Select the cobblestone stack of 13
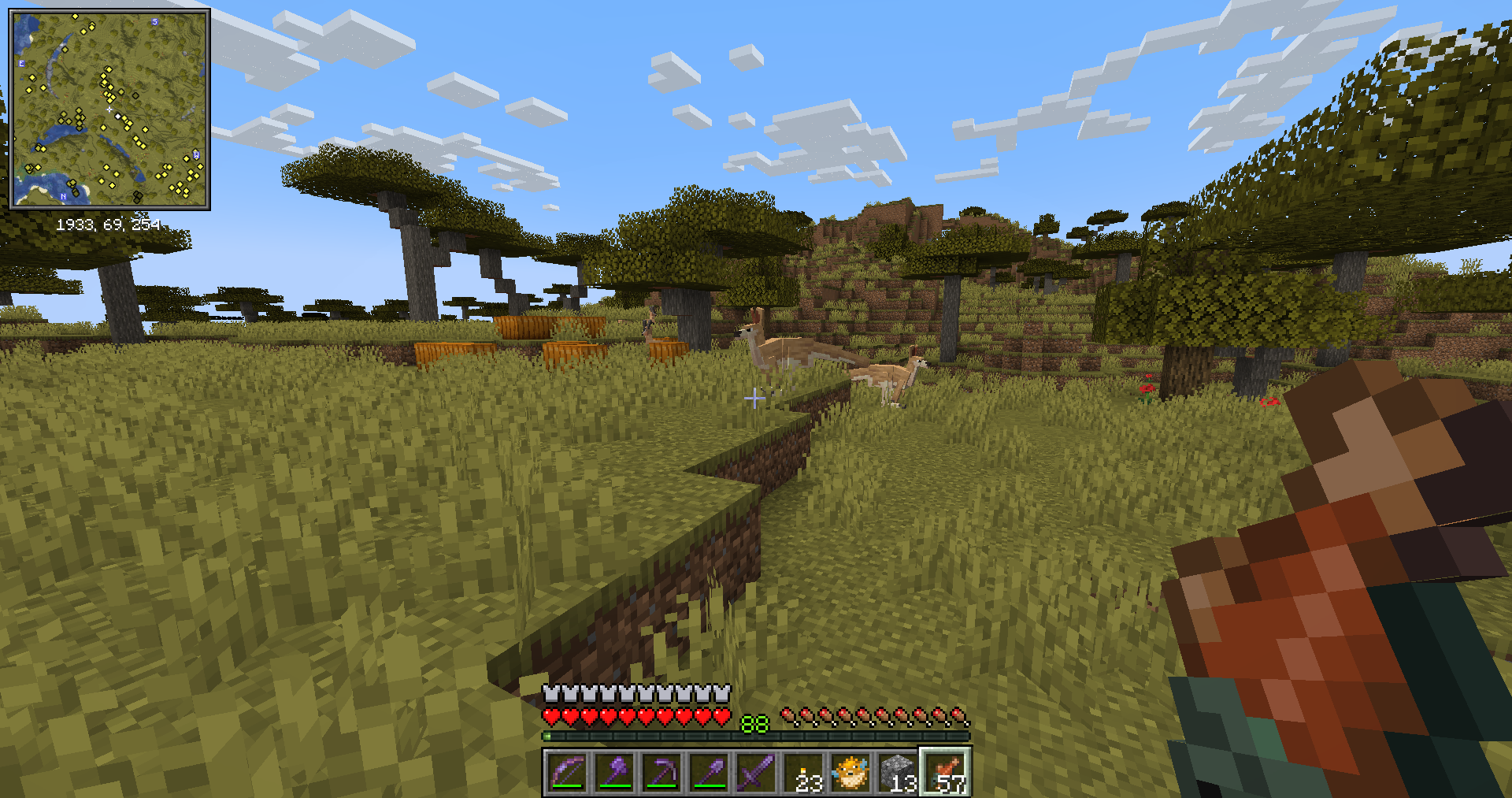1512x798 pixels. pyautogui.click(x=898, y=772)
